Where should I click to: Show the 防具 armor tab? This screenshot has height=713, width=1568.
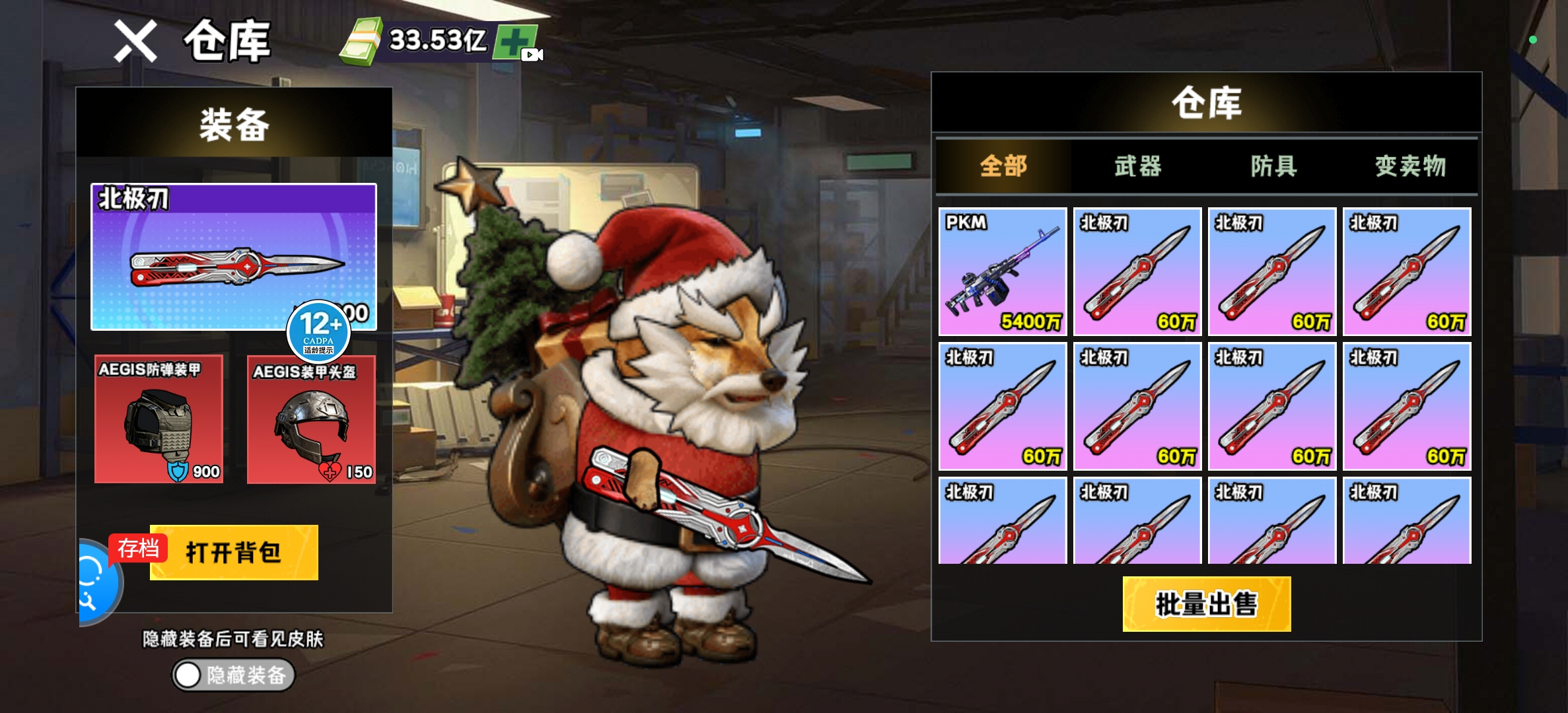coord(1273,166)
